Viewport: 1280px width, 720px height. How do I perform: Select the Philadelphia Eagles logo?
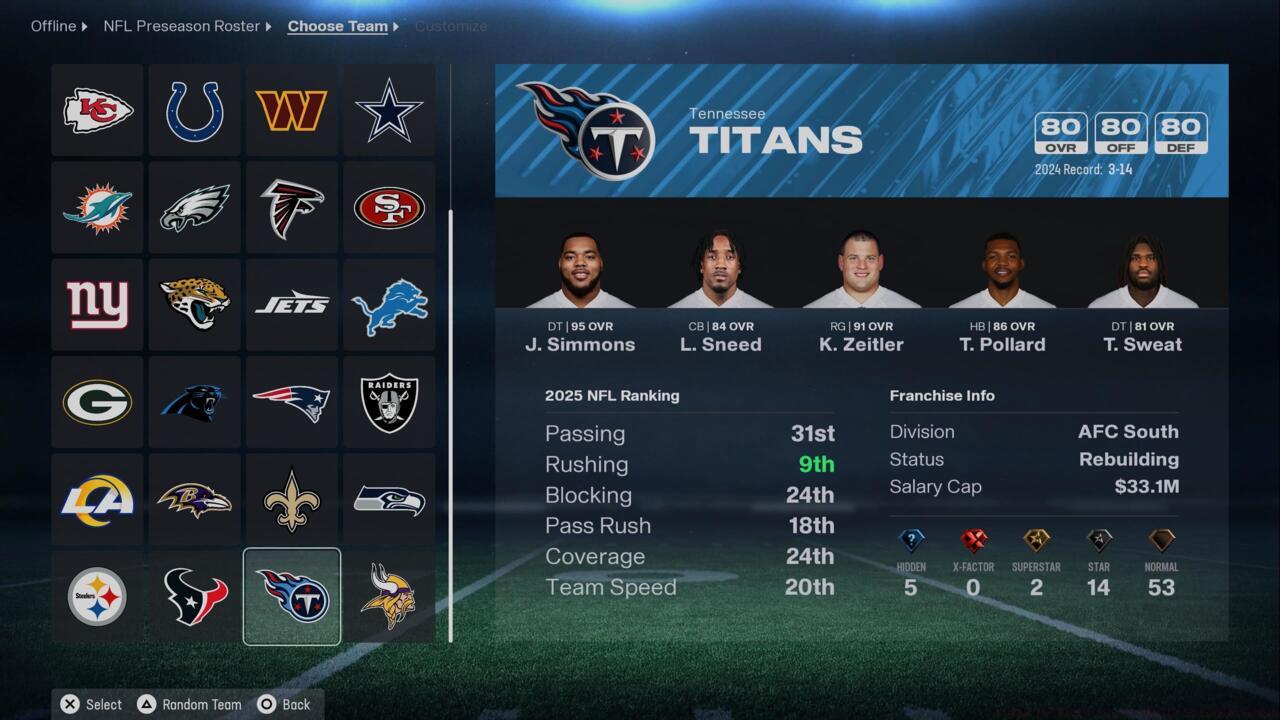[x=194, y=207]
